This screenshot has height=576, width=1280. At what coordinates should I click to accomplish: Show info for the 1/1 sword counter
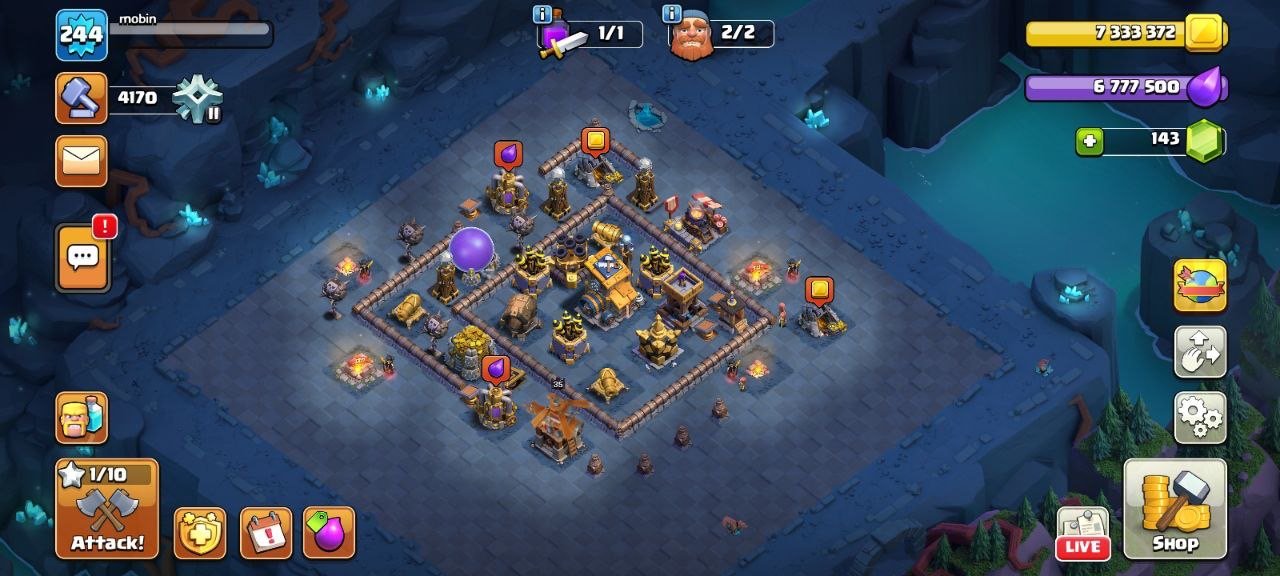[x=543, y=14]
